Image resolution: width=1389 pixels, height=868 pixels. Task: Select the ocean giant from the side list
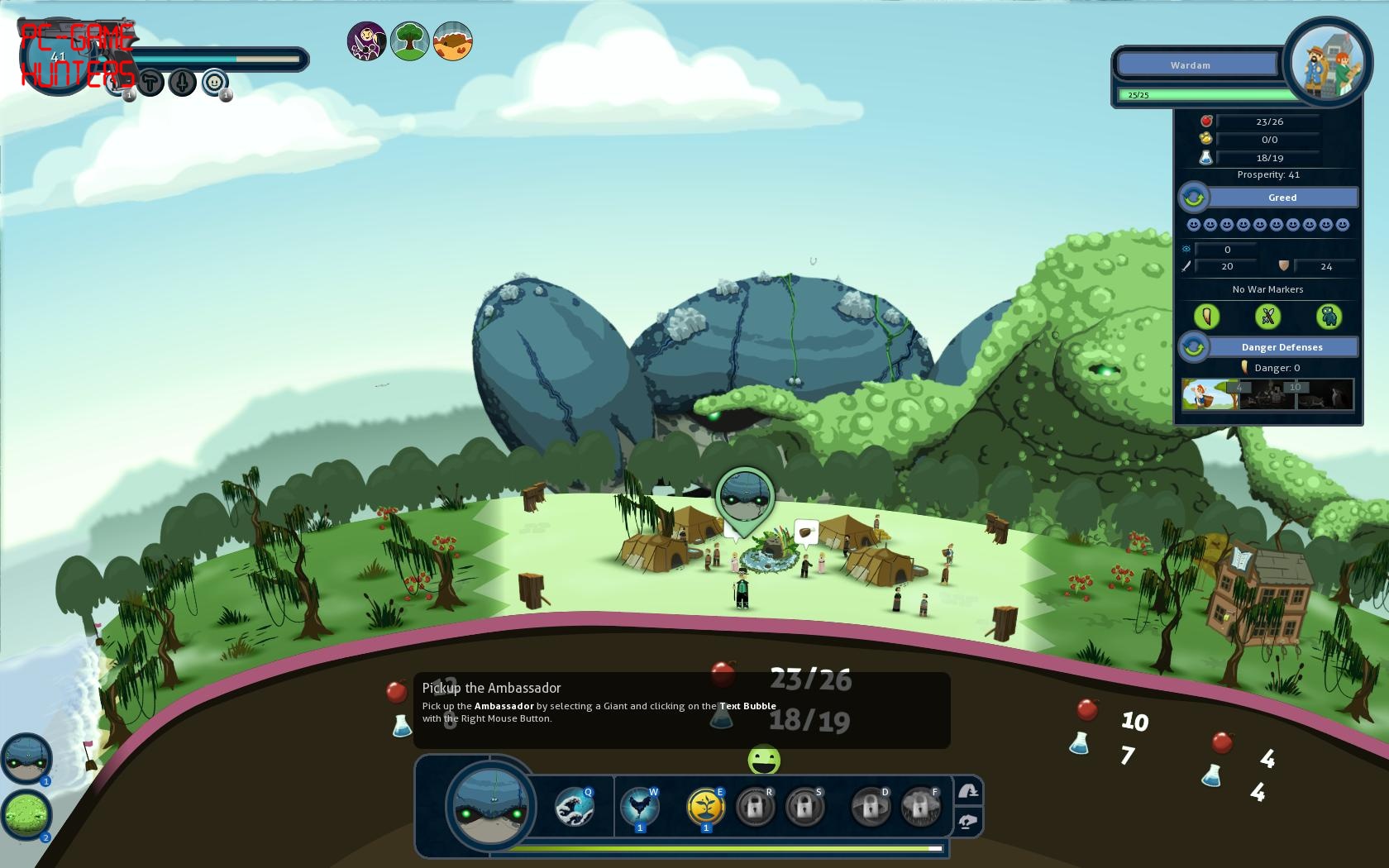click(x=26, y=757)
